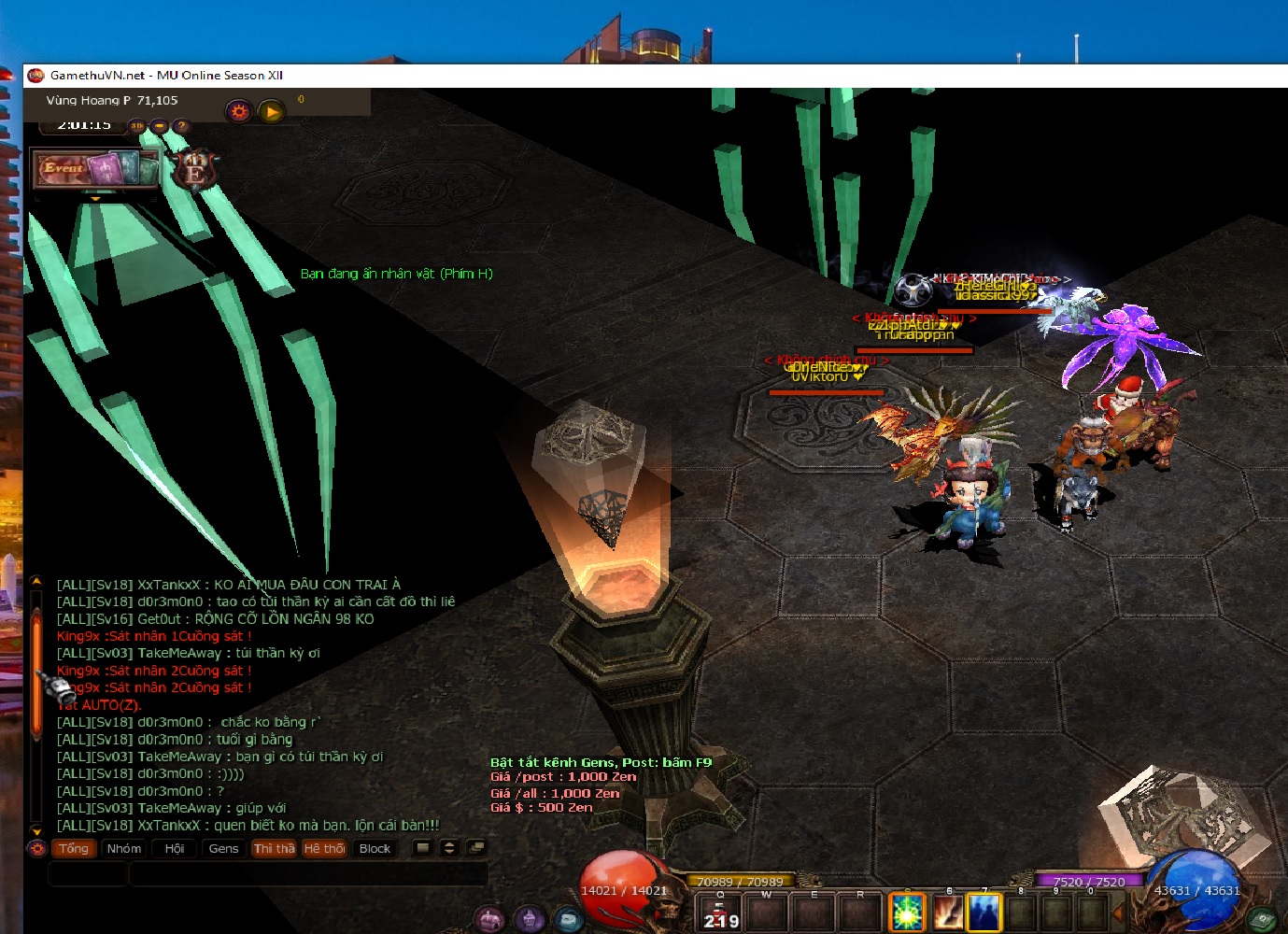Viewport: 1288px width, 934px height.
Task: Click the E shield emblem icon
Action: [x=195, y=171]
